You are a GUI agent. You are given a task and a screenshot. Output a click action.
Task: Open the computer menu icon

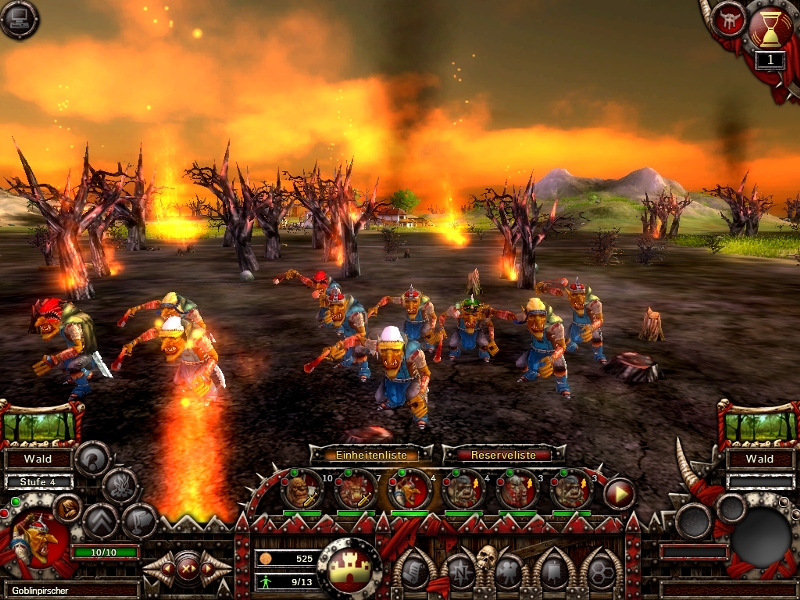pos(19,18)
